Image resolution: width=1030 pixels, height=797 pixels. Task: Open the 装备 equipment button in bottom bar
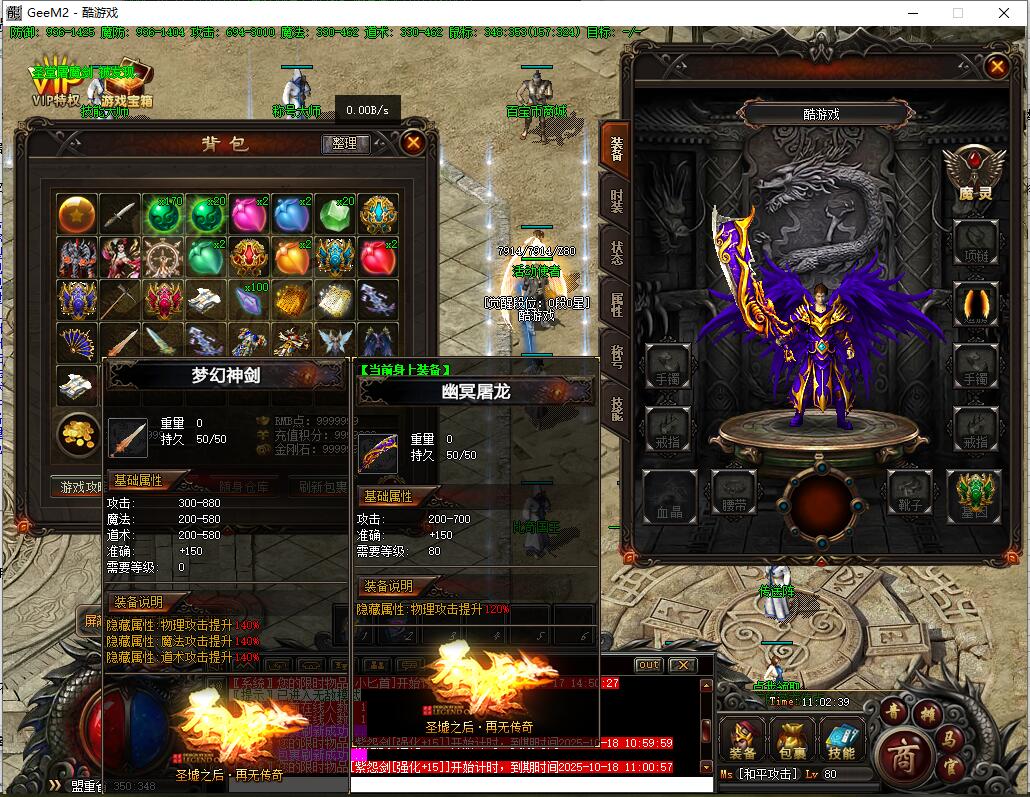pos(743,740)
